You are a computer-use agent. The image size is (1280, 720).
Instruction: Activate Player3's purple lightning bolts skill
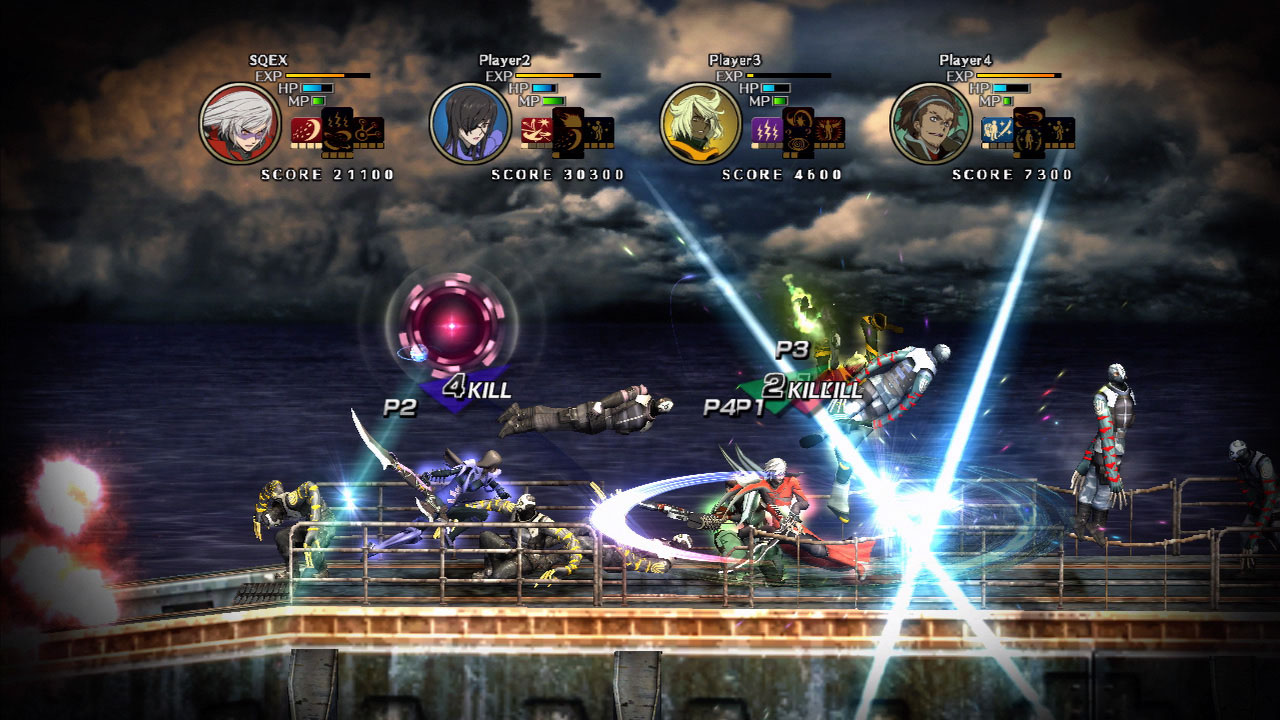tap(766, 130)
